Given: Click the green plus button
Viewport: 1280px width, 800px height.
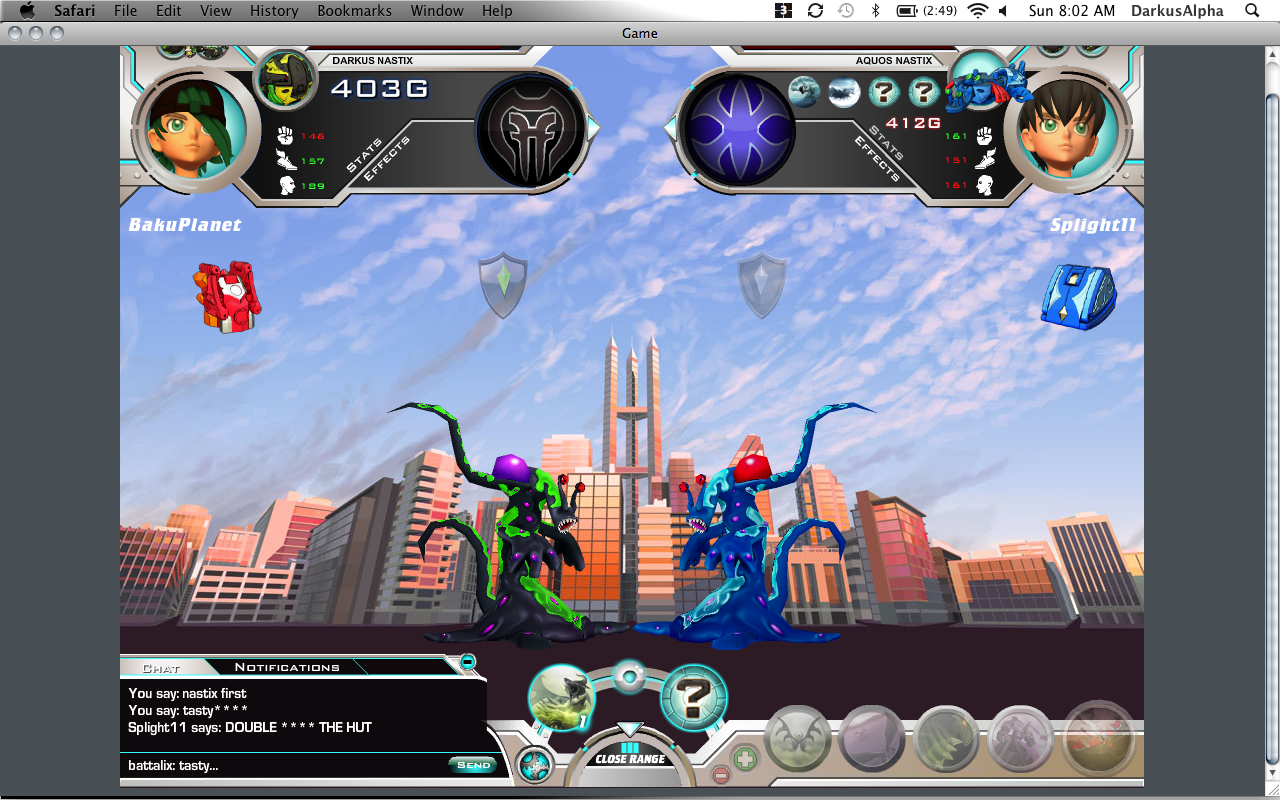Looking at the screenshot, I should 745,757.
